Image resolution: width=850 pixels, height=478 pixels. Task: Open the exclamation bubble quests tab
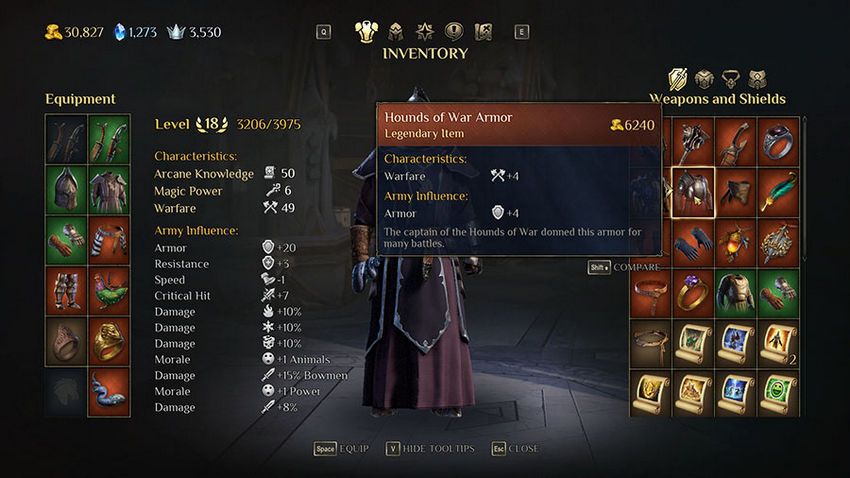click(454, 31)
